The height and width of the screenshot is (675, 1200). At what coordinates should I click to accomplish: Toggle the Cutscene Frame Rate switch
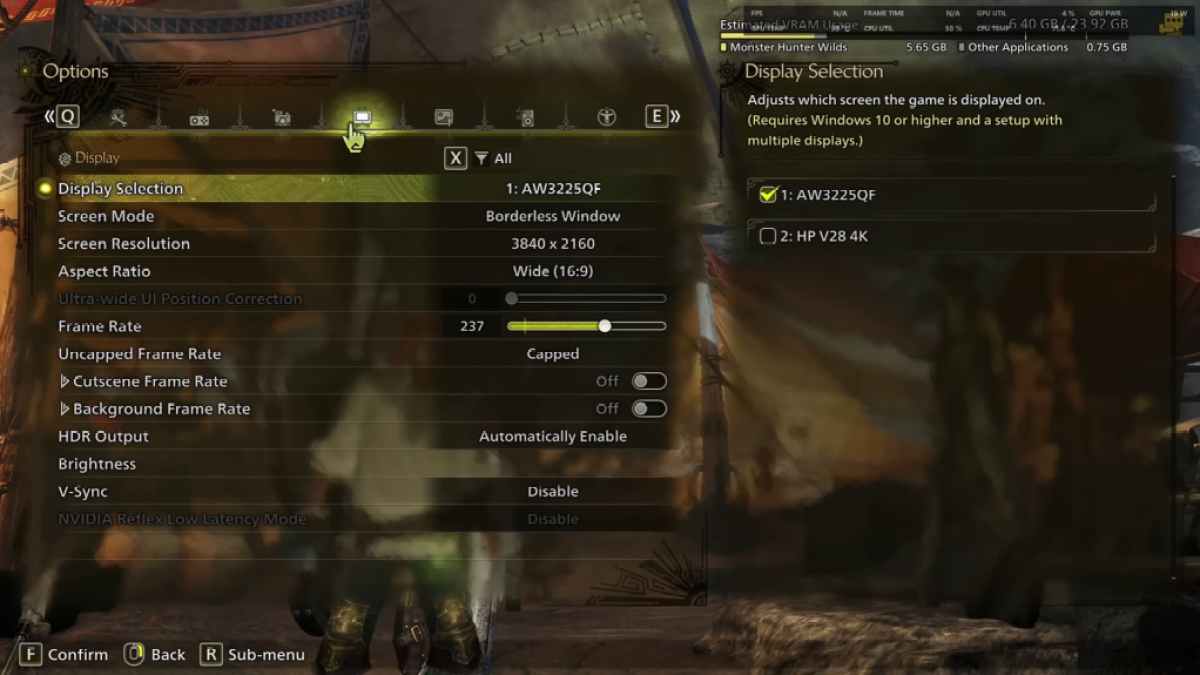tap(648, 381)
